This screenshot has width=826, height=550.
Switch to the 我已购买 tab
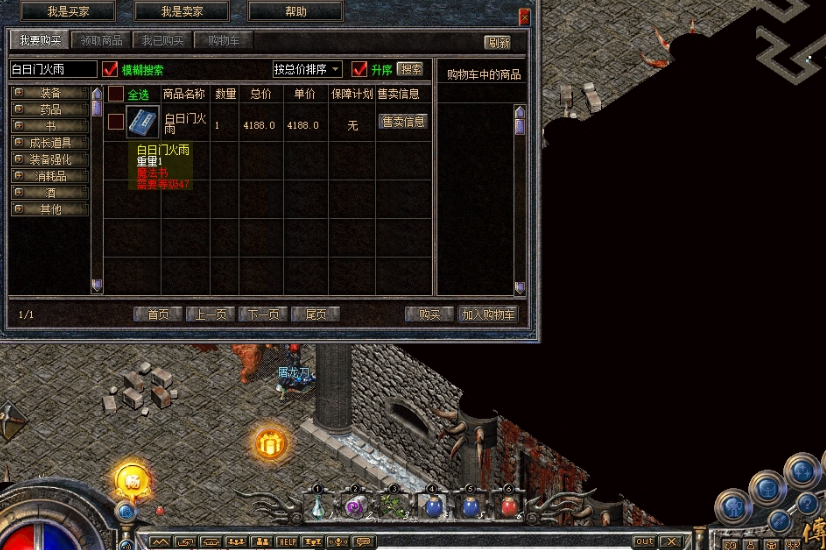(x=163, y=41)
